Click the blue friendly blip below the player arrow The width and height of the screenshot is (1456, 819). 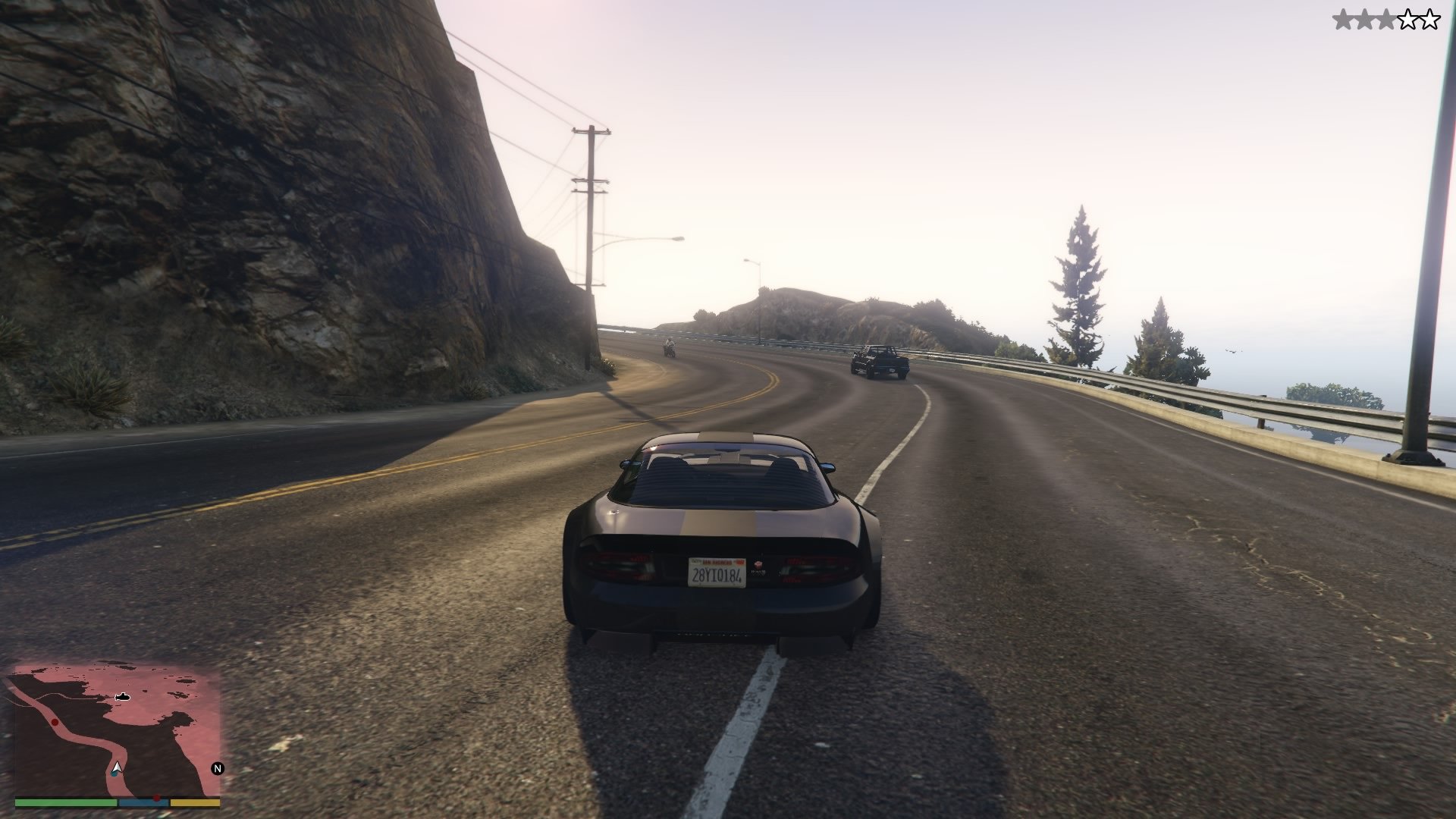click(114, 774)
